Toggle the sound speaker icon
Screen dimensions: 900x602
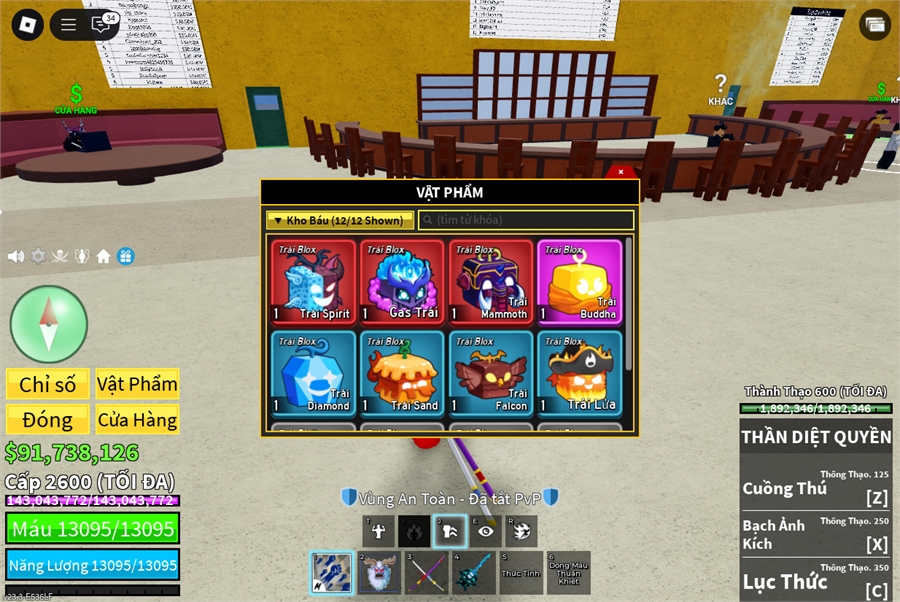click(x=16, y=257)
